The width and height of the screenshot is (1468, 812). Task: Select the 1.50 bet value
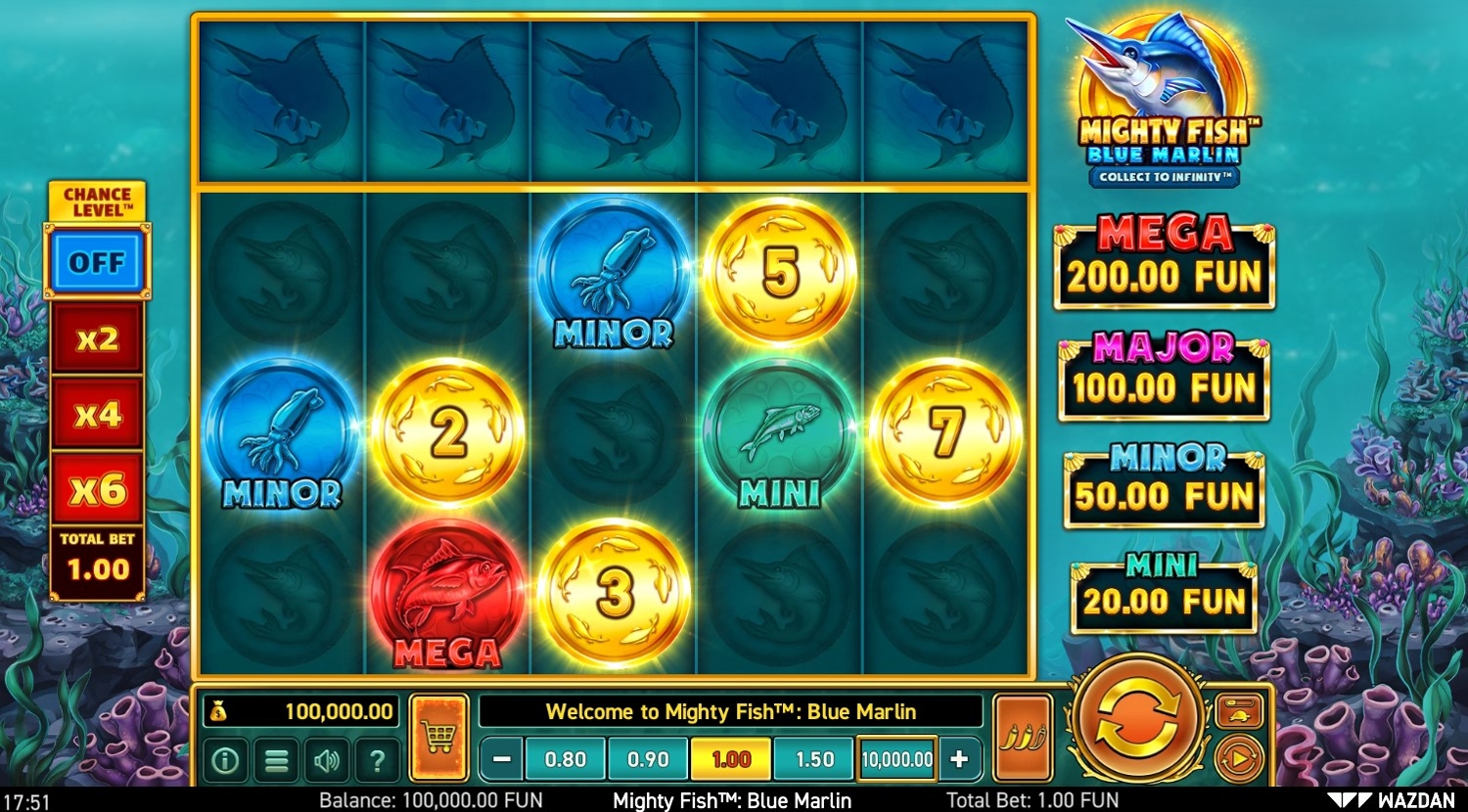814,759
